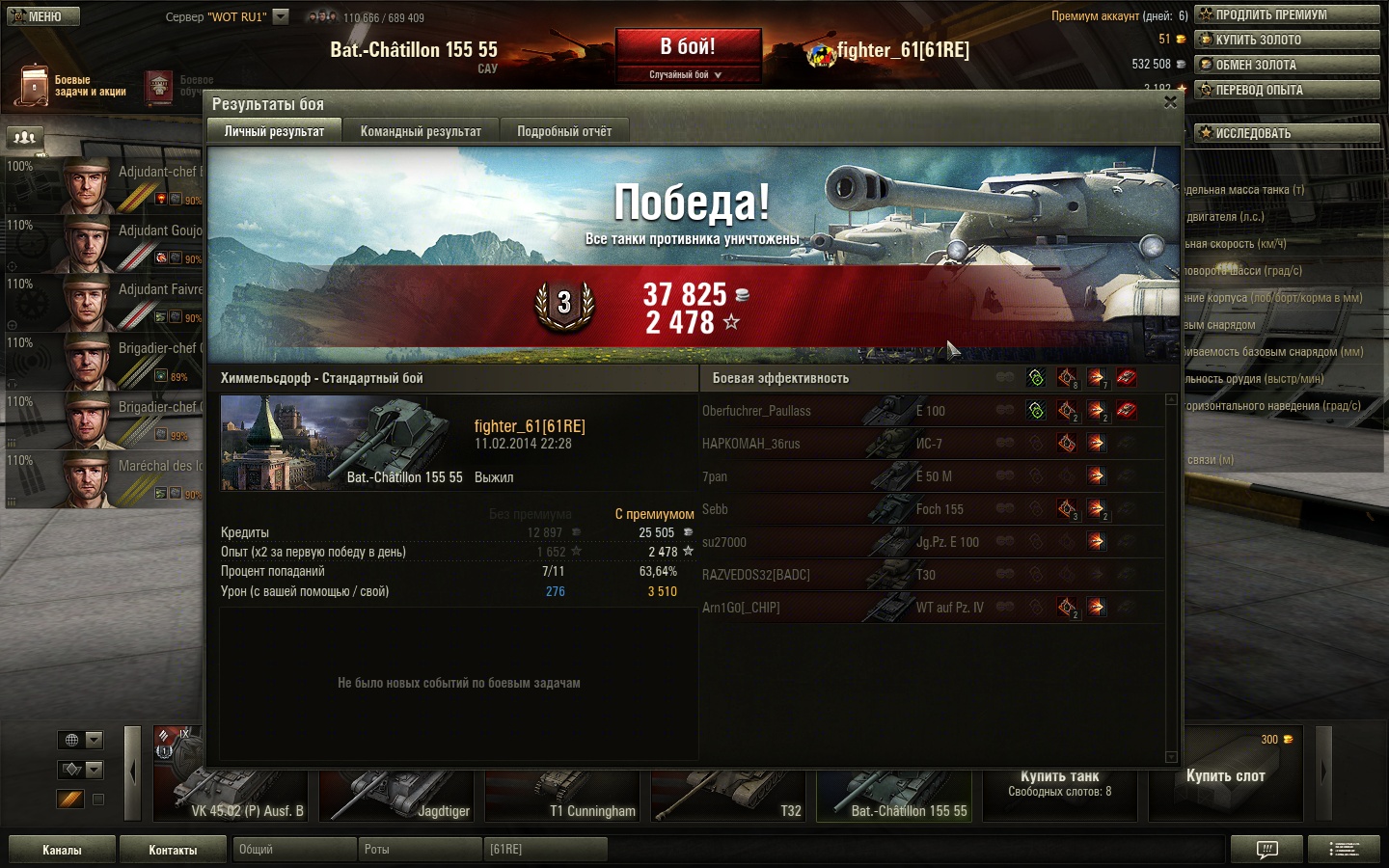Open the server selection dropdown arrow
The width and height of the screenshot is (1389, 868).
pos(281,16)
